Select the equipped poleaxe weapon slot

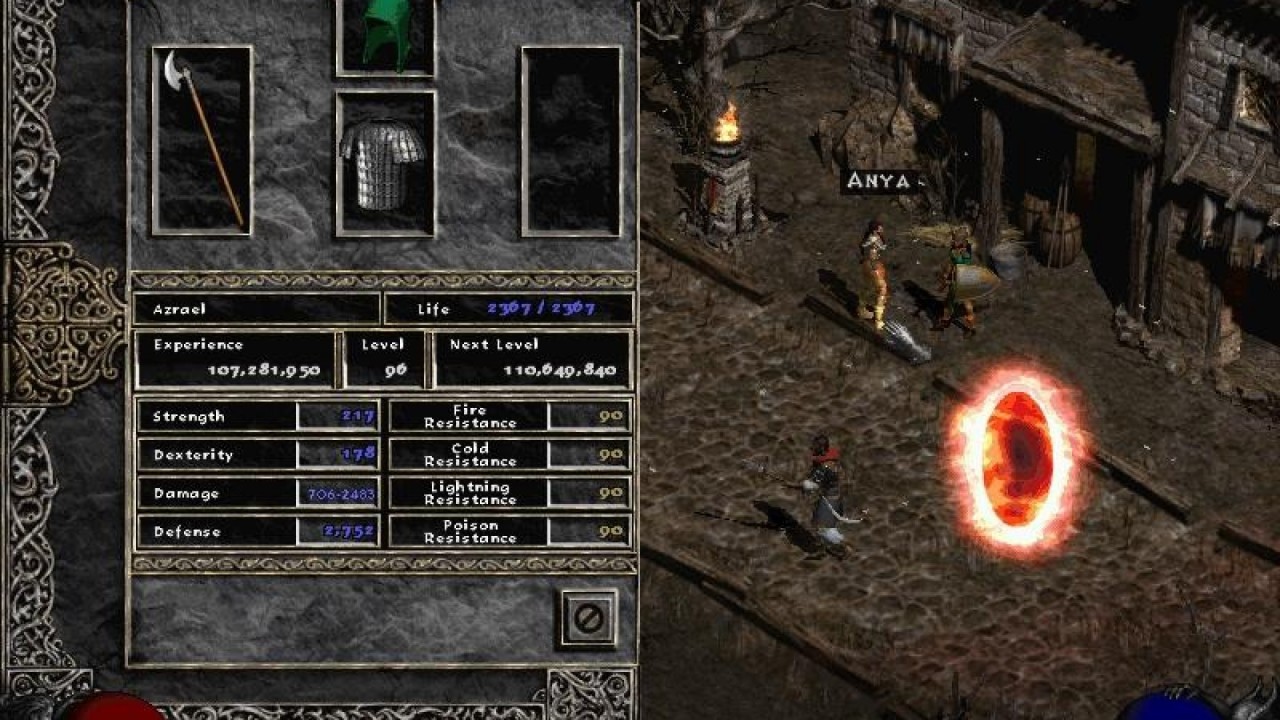coord(202,140)
